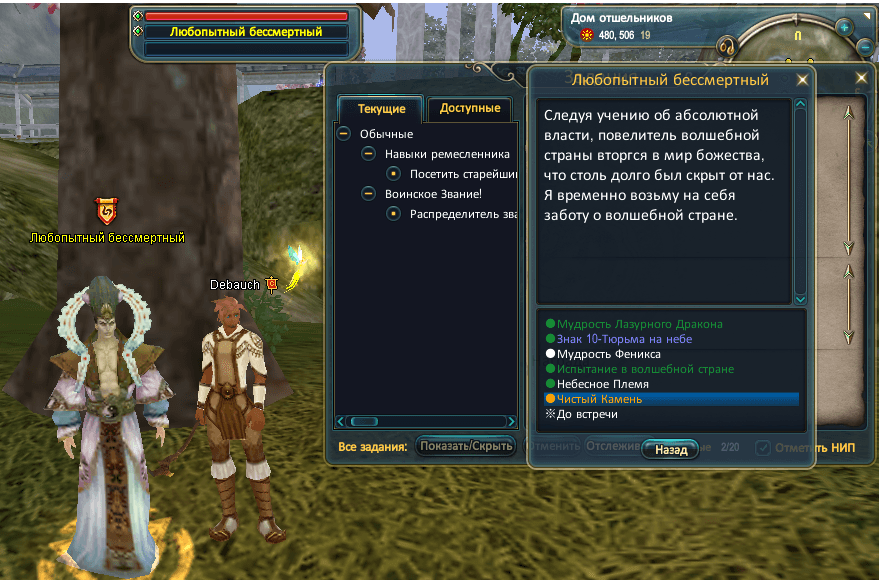This screenshot has width=879, height=580.
Task: Collapse the Обычные quest category
Action: coord(343,134)
